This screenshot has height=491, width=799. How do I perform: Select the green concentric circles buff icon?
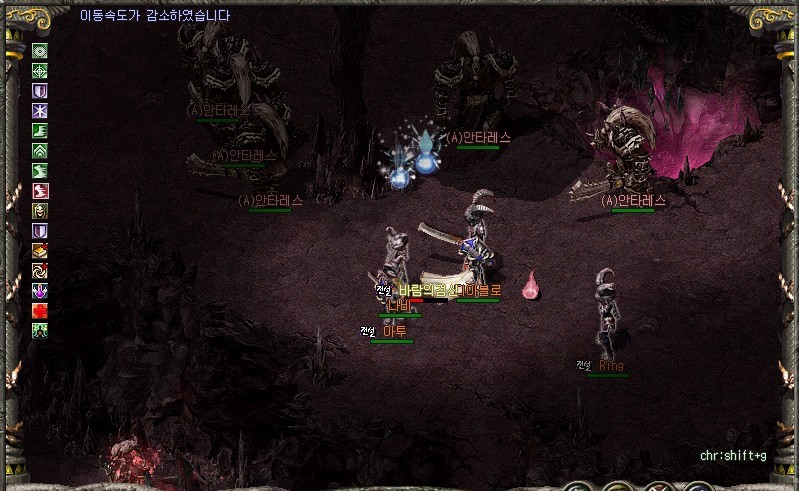[x=40, y=51]
